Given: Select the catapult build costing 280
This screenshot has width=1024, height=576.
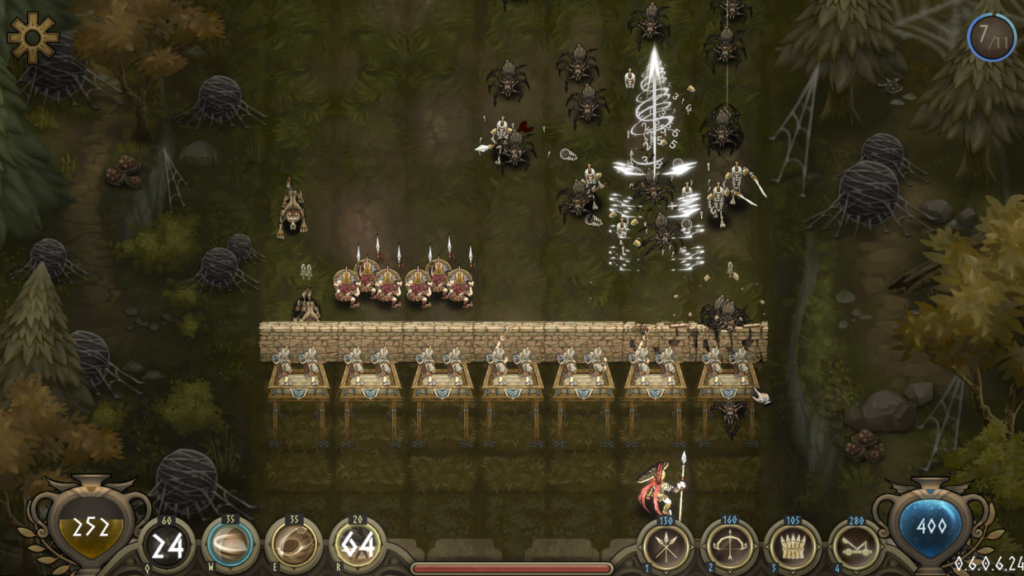Looking at the screenshot, I should (856, 547).
